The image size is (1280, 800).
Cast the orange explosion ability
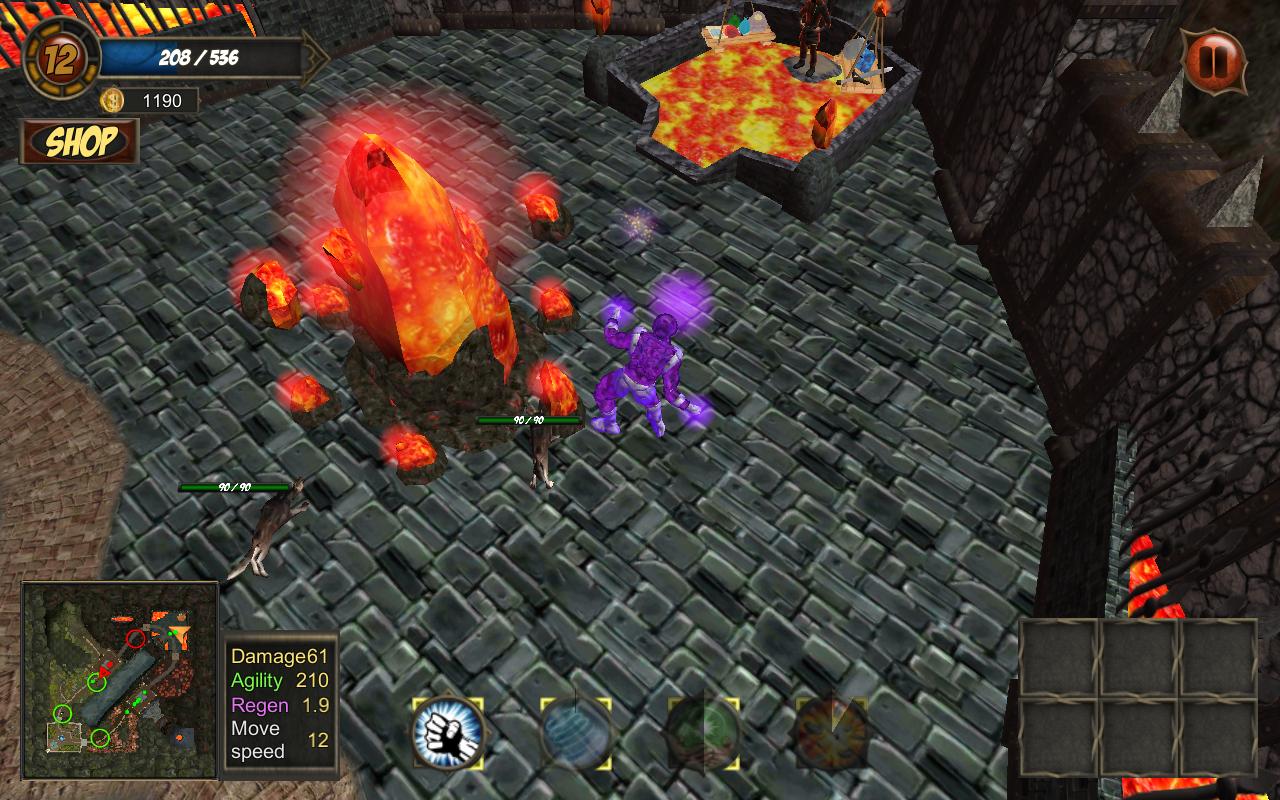[x=832, y=733]
